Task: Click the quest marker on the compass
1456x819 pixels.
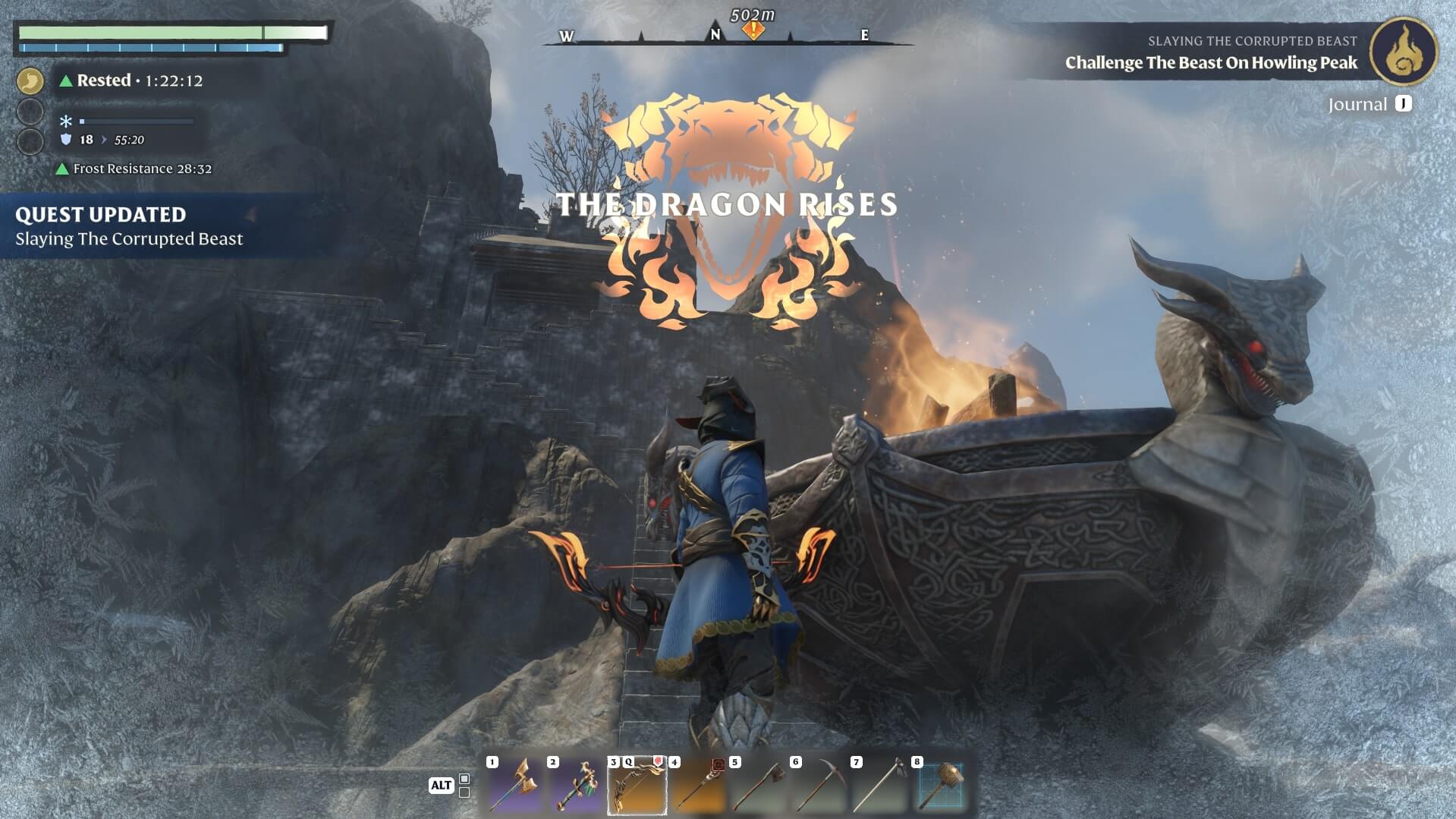Action: coord(753,30)
